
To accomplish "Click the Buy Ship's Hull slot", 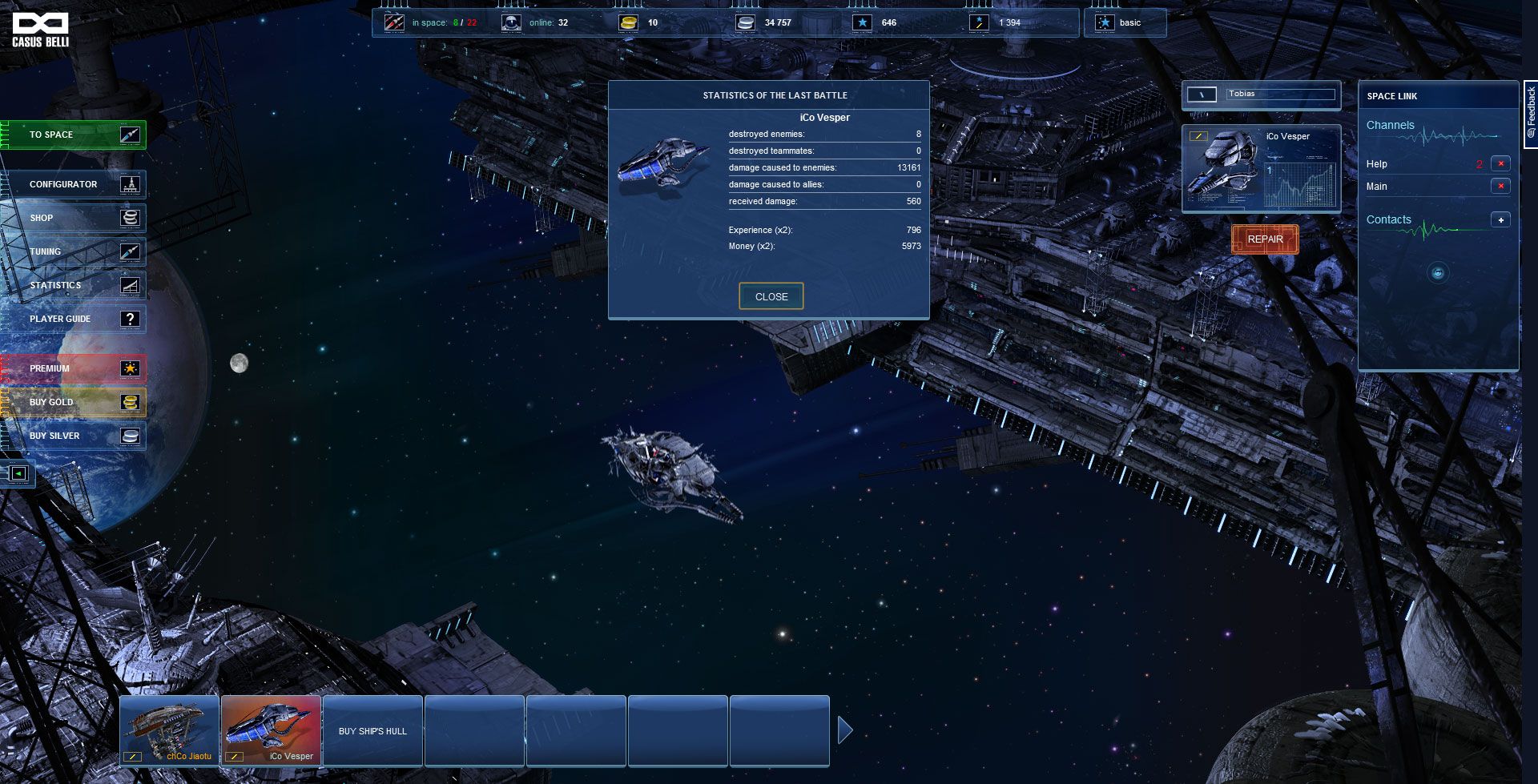I will click(x=372, y=730).
